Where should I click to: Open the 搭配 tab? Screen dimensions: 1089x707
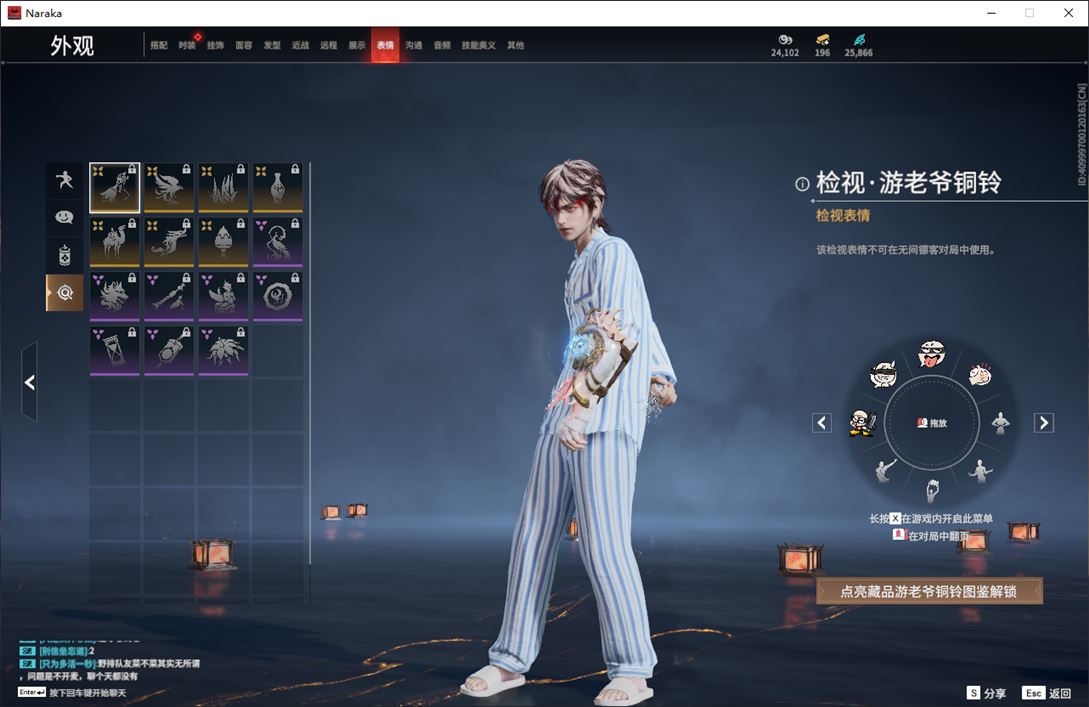click(159, 45)
